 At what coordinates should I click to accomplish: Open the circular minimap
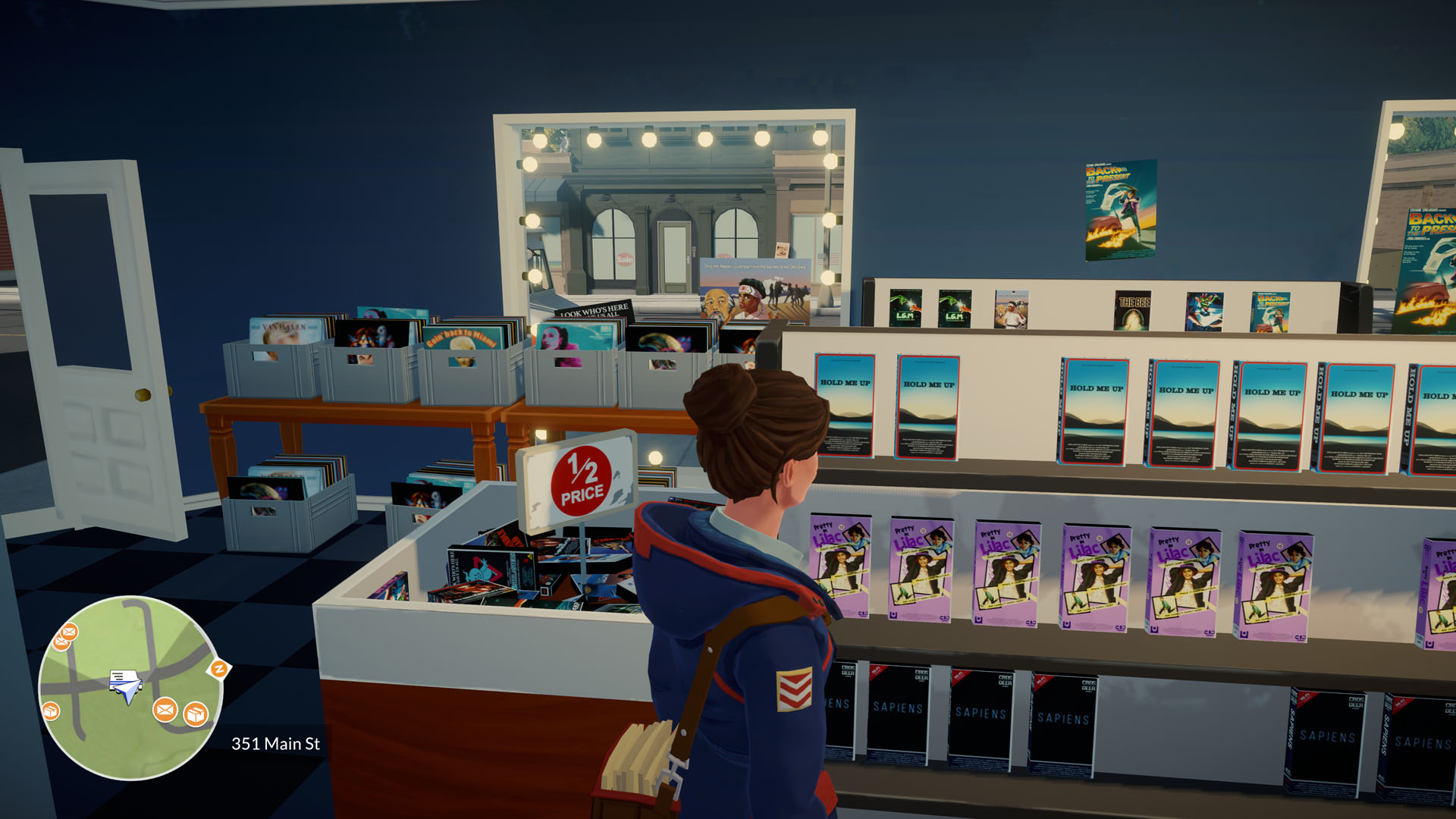point(130,687)
